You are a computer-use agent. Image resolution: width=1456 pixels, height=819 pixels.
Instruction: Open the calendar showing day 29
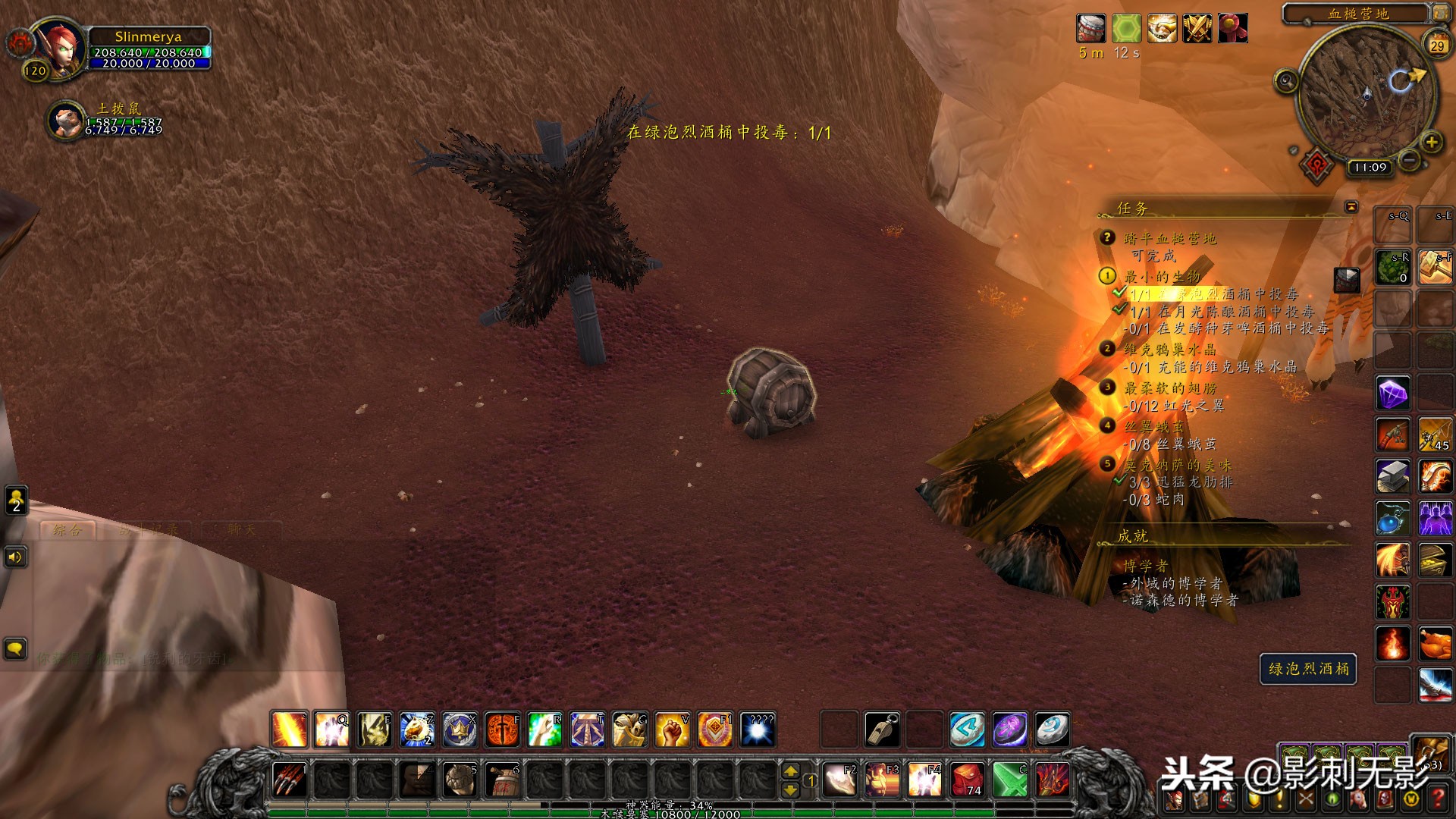1437,45
